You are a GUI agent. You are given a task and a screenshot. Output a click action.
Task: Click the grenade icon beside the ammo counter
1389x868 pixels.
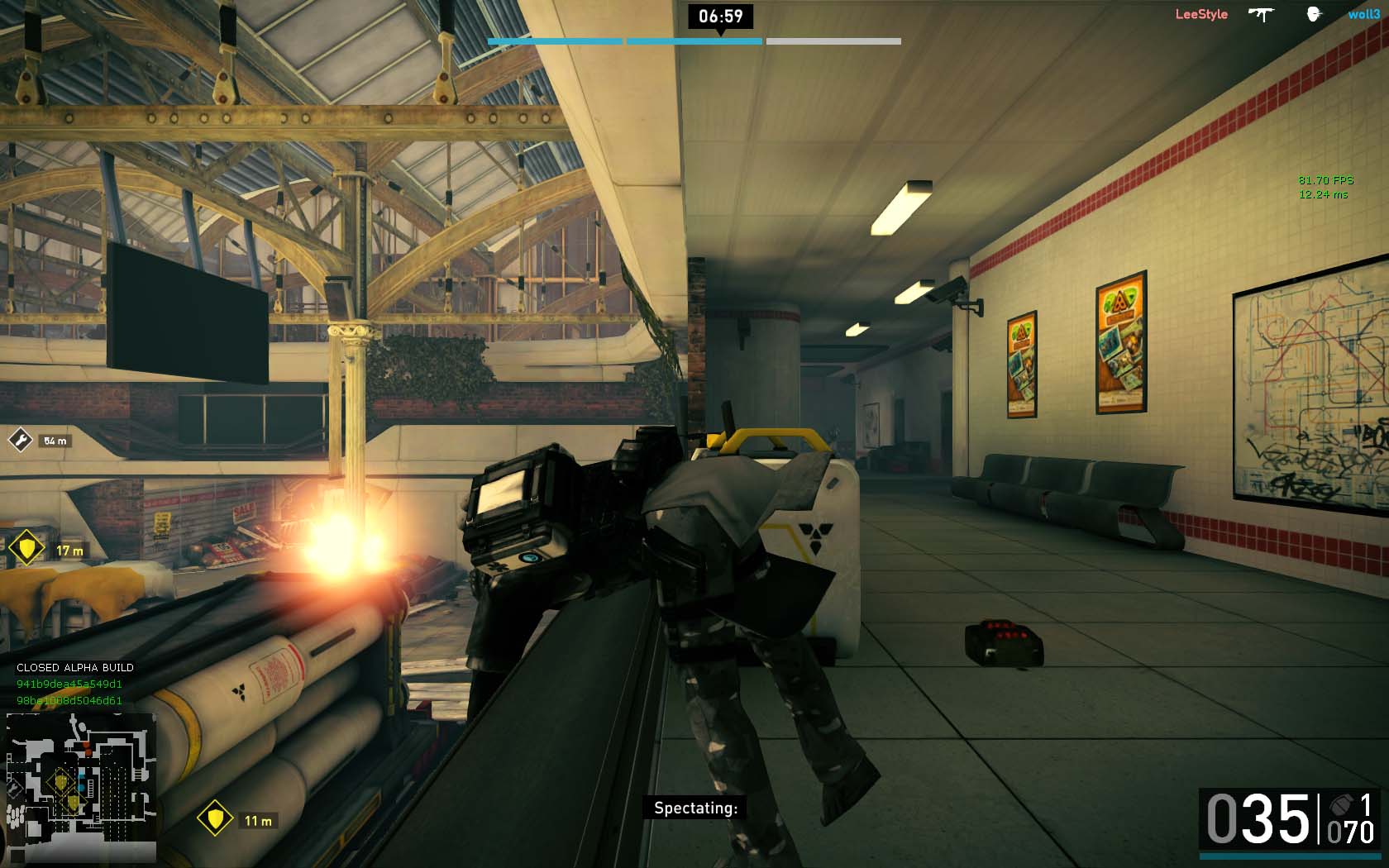pyautogui.click(x=1339, y=804)
